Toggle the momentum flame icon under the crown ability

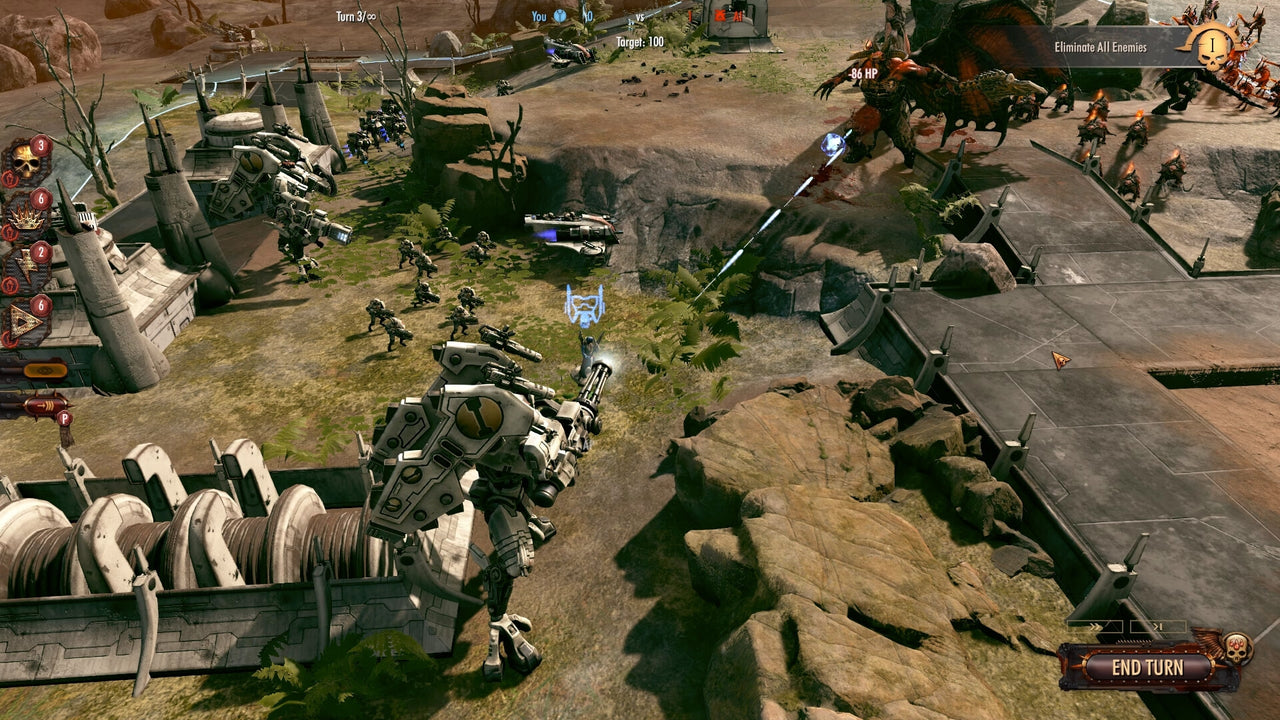click(8, 231)
